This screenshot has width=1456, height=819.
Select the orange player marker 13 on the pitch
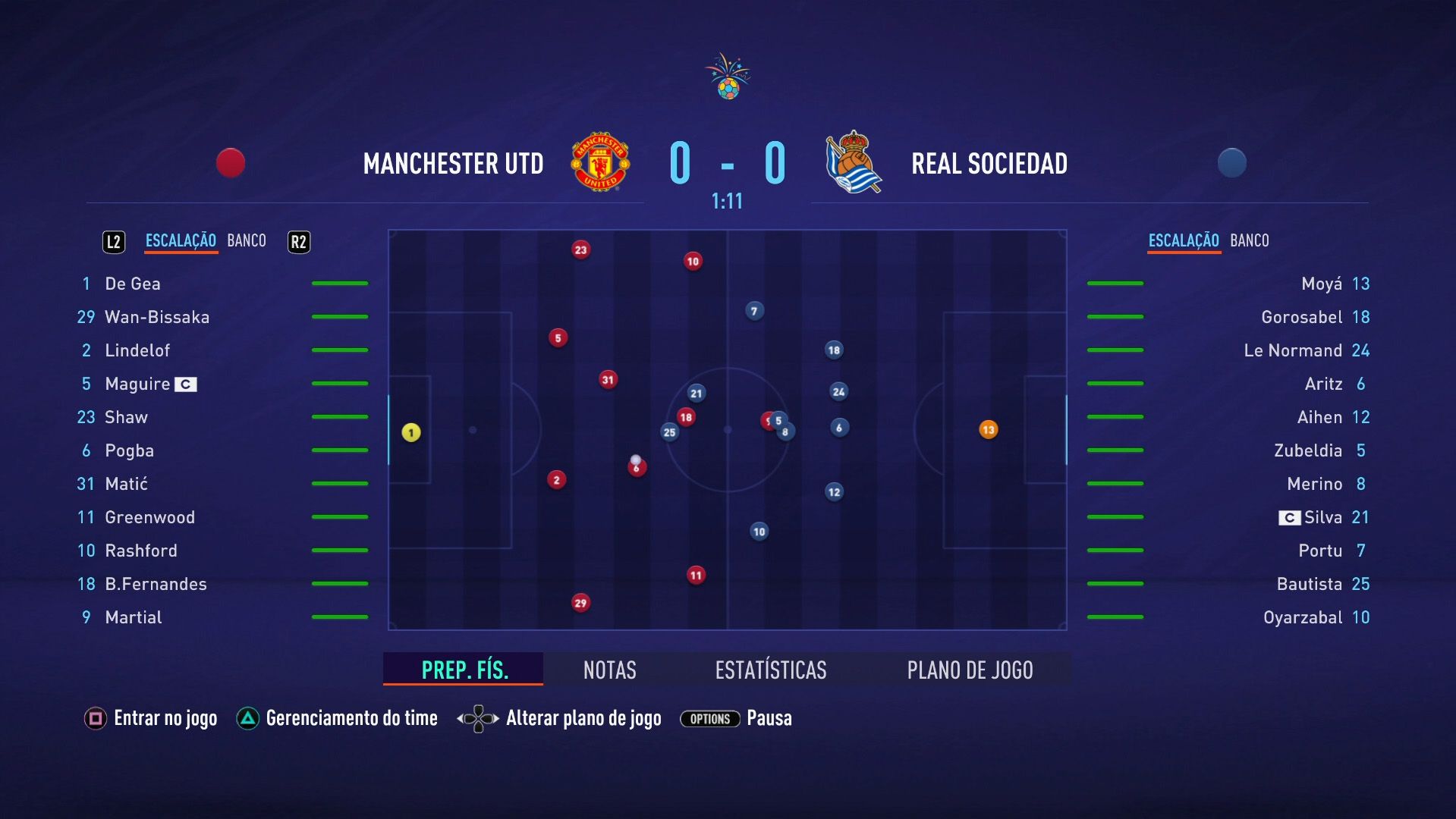click(x=989, y=429)
